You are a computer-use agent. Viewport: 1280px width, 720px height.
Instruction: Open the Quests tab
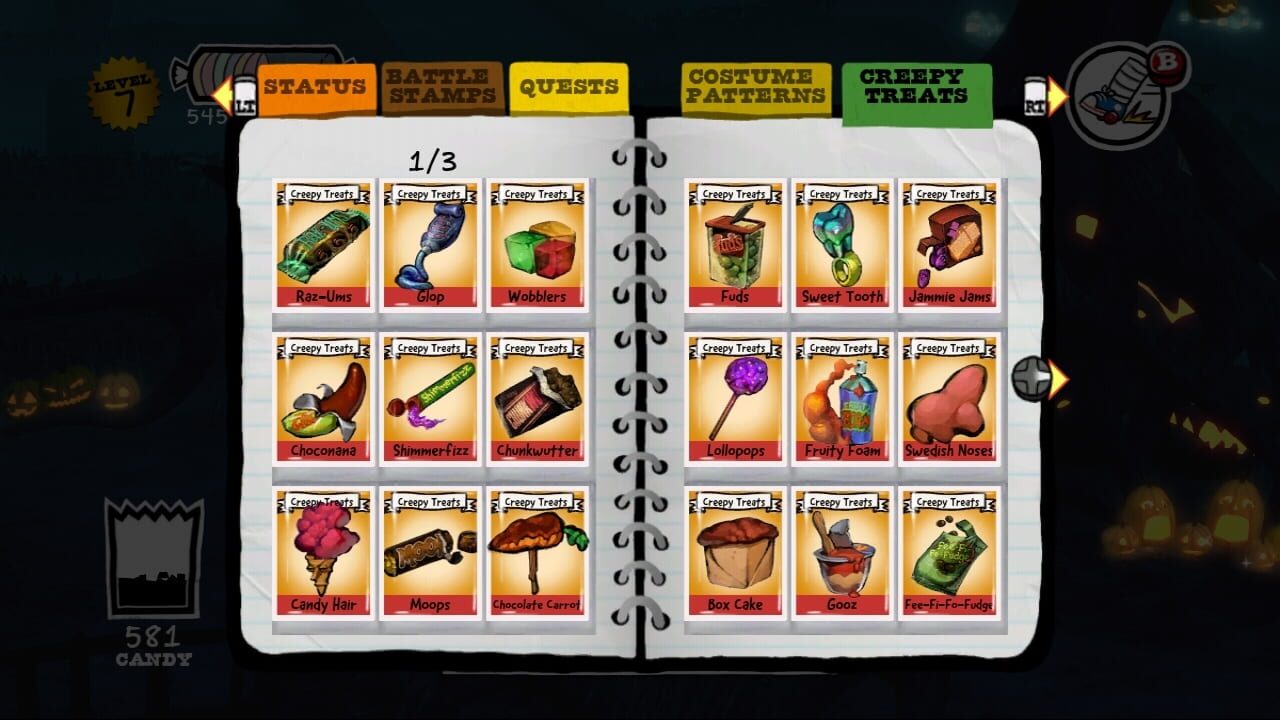tap(570, 88)
